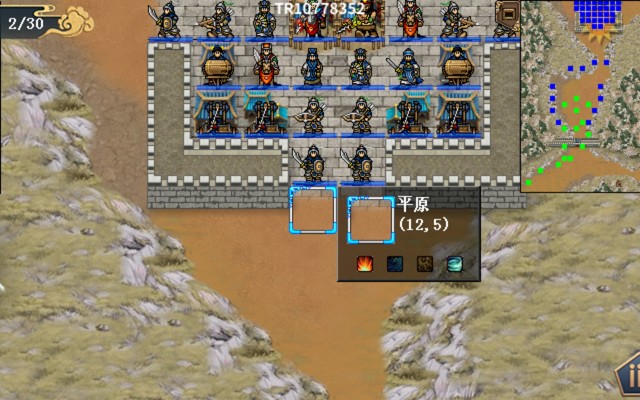Click the 平原 terrain tile preview
640x400 pixels.
click(x=370, y=220)
